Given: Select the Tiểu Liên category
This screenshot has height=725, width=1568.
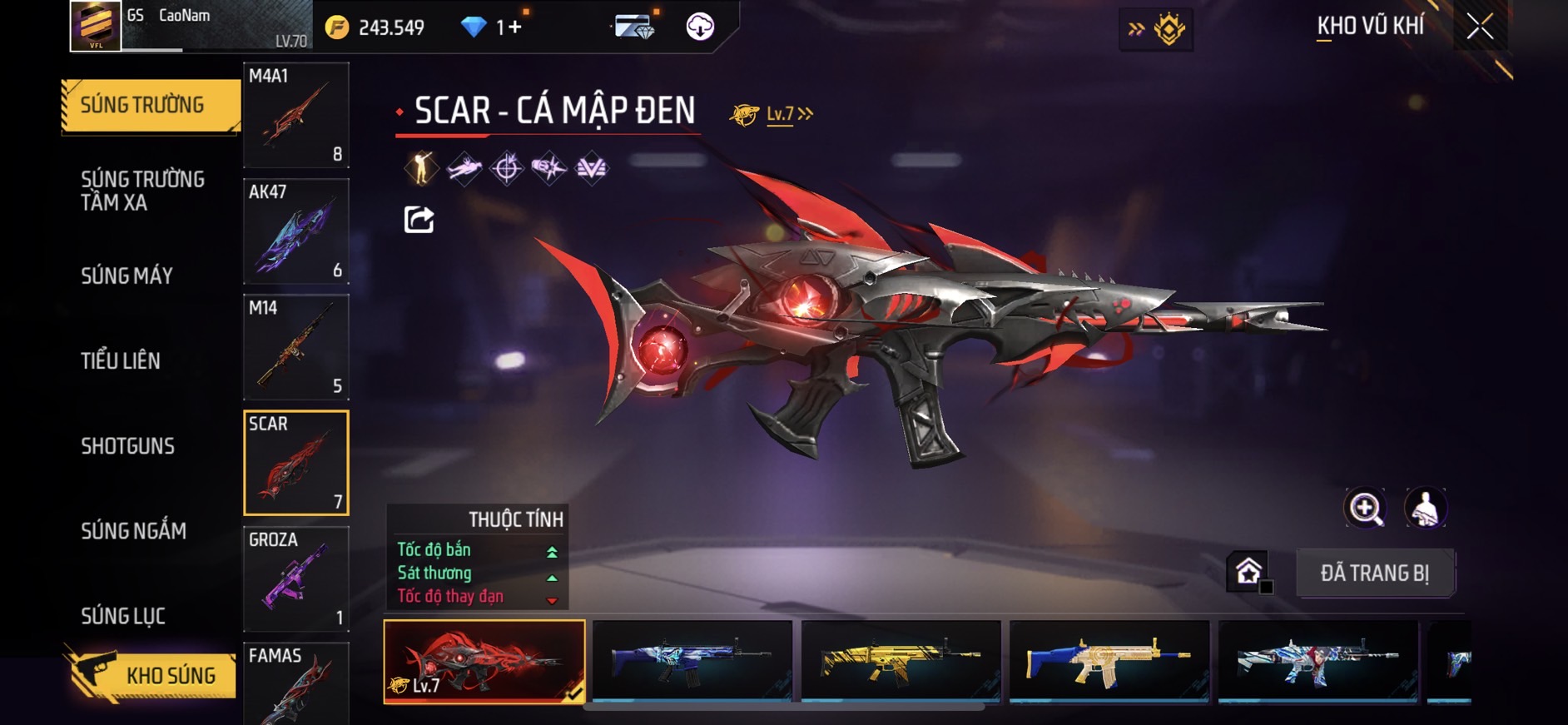Looking at the screenshot, I should coord(121,360).
